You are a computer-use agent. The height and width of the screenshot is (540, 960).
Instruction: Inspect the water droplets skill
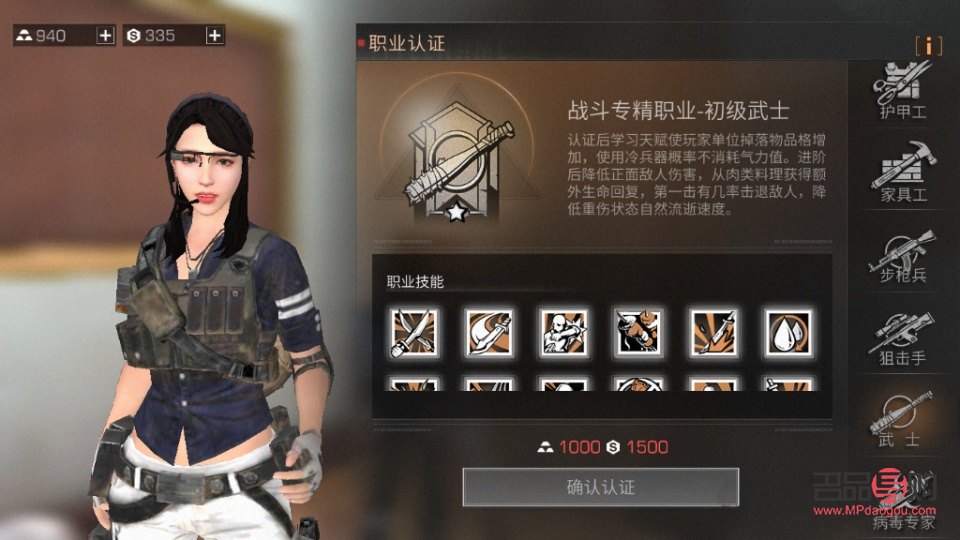coord(788,332)
